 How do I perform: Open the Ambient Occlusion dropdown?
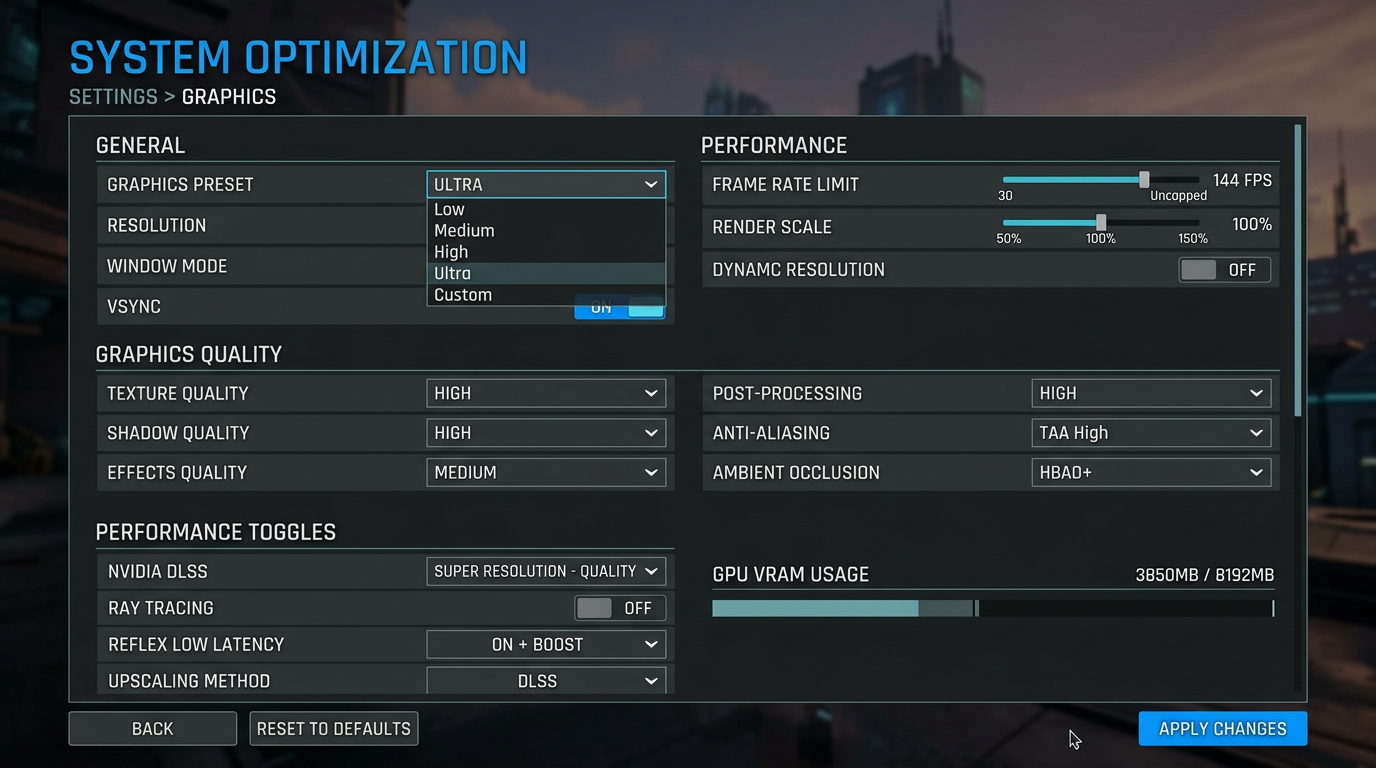coord(1151,472)
